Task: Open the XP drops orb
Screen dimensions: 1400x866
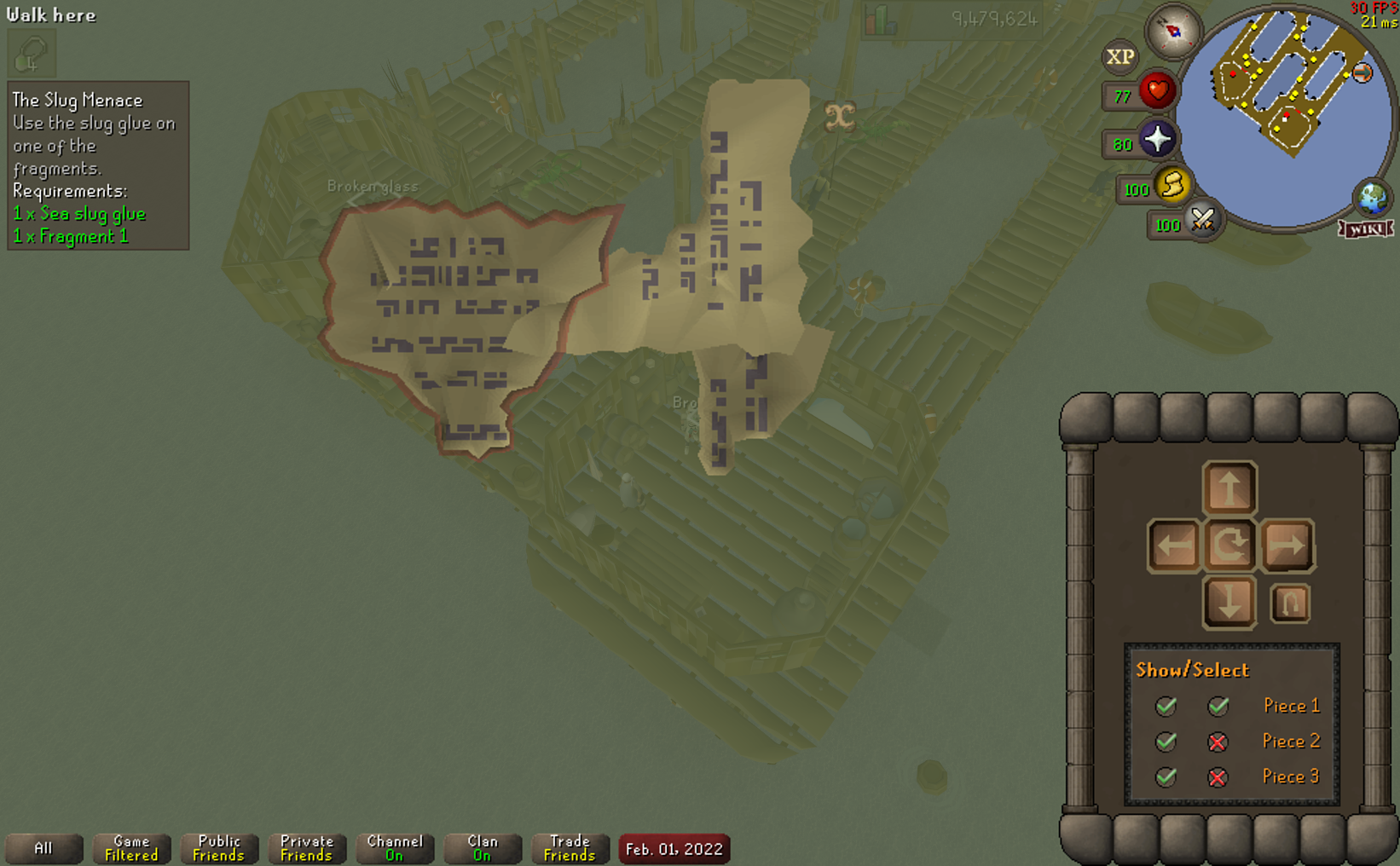Action: (1119, 57)
